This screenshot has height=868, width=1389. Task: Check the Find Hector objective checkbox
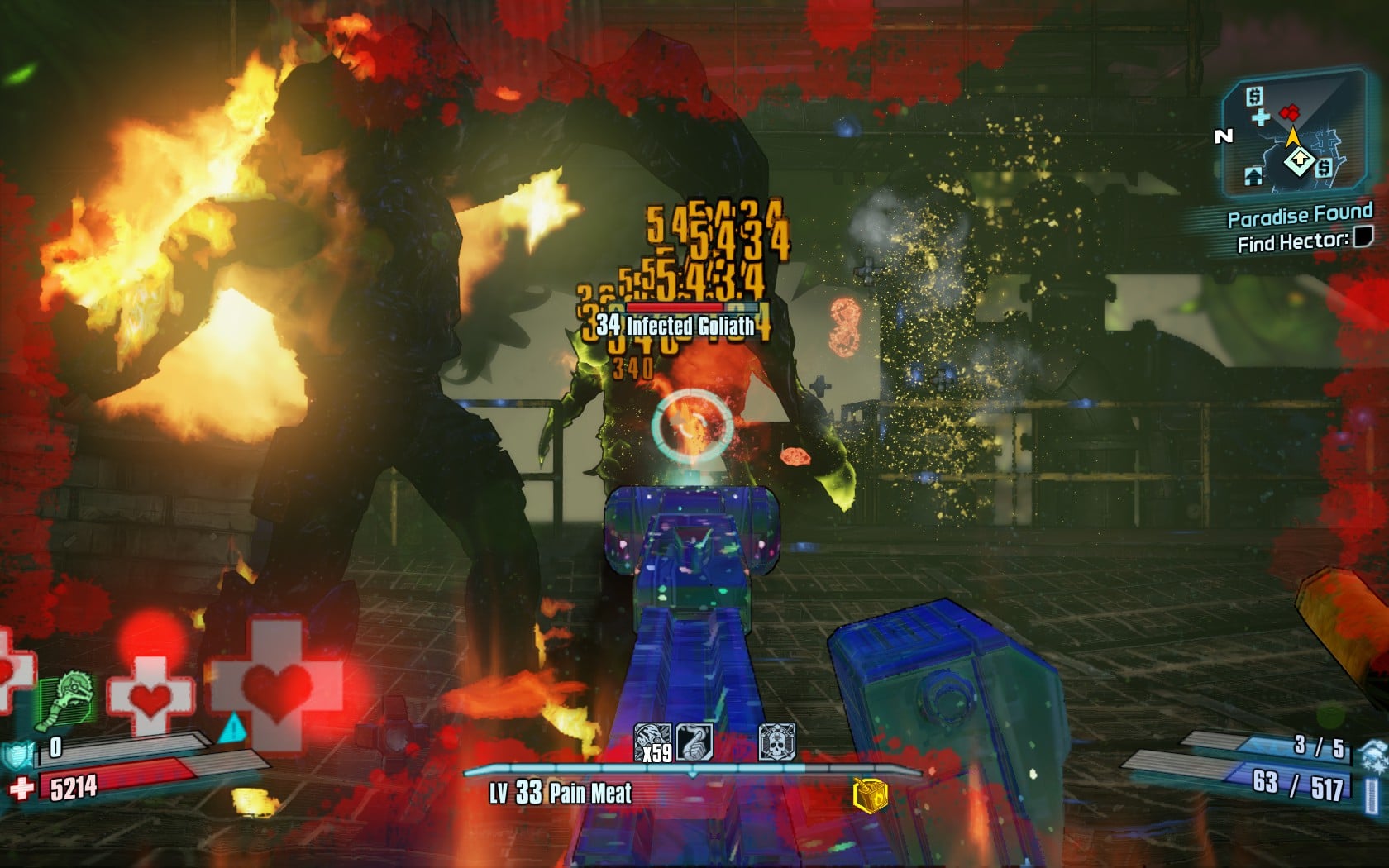1363,237
